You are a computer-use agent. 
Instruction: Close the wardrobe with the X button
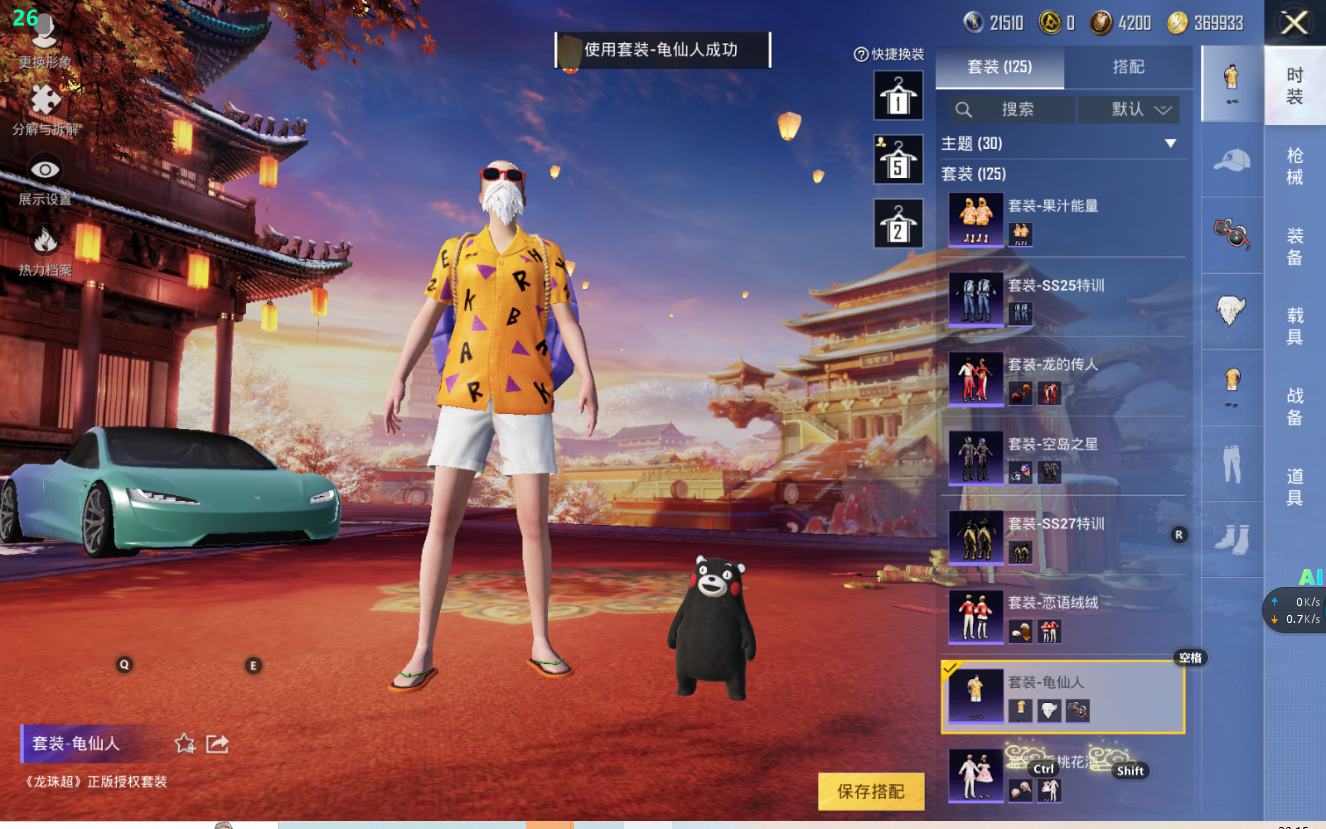[x=1295, y=23]
